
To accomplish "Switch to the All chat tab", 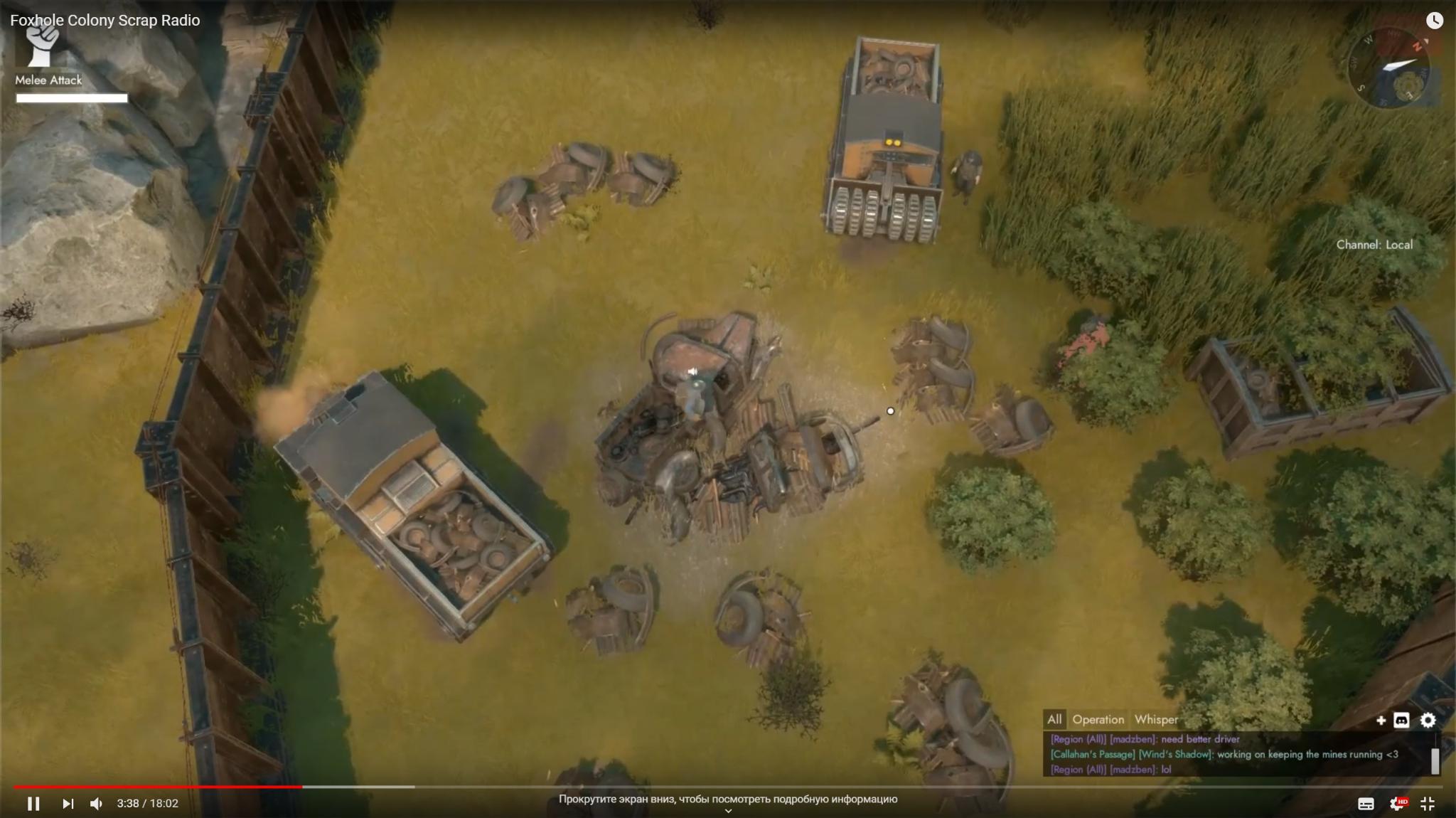I will click(x=1054, y=720).
